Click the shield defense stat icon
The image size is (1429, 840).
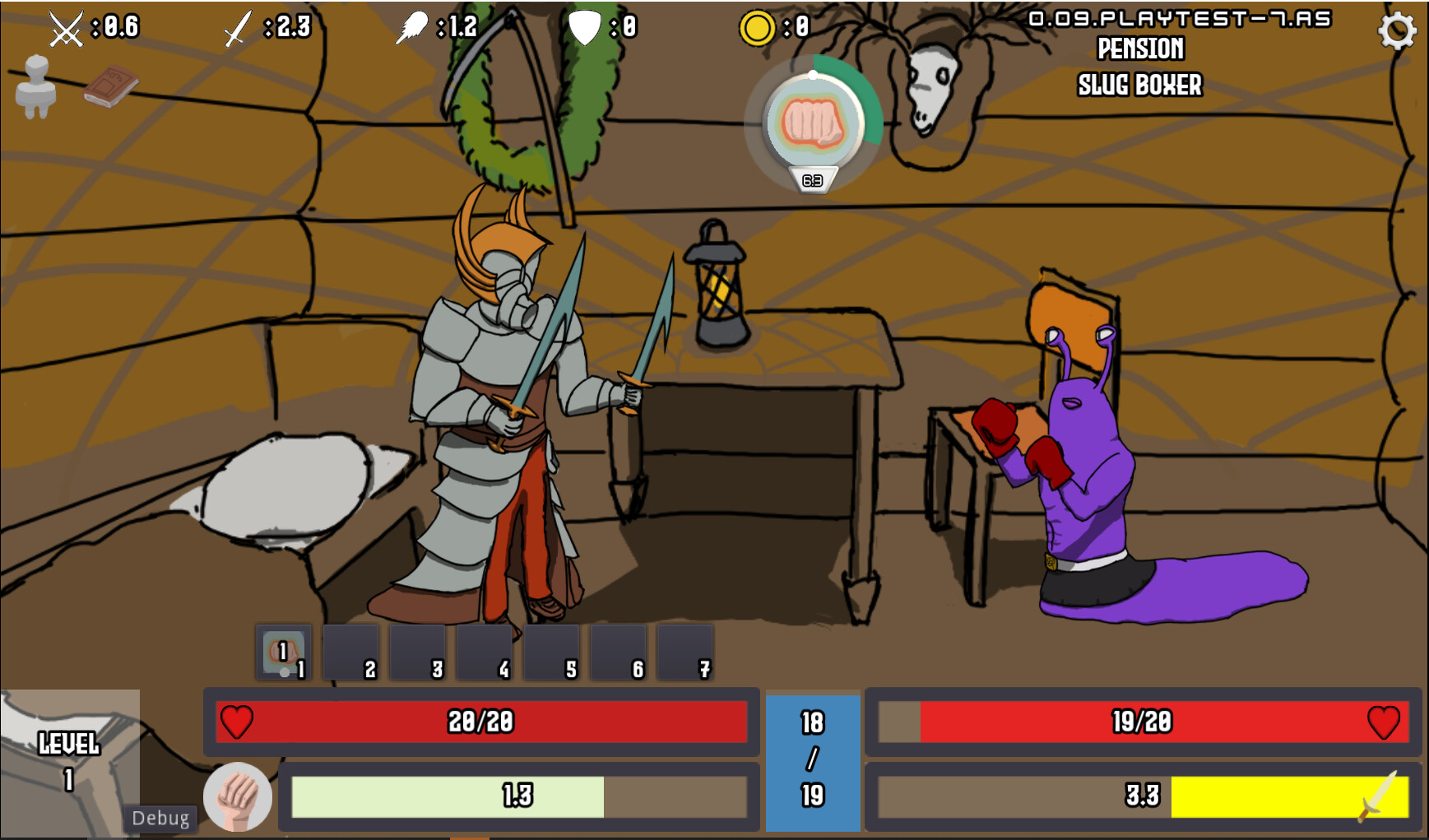(x=586, y=27)
